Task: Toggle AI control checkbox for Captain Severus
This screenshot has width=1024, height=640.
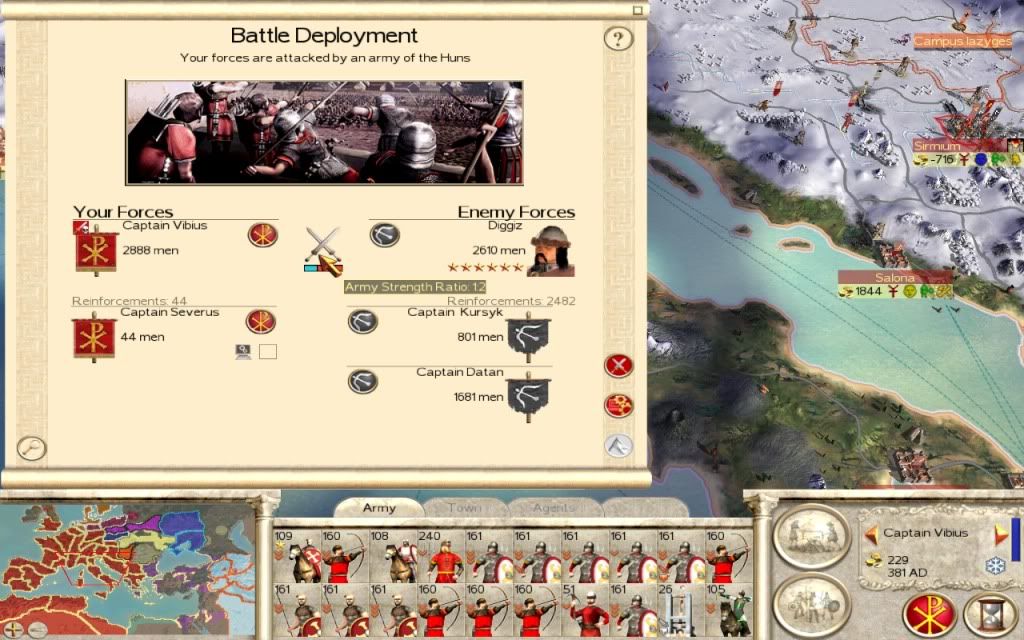Action: click(267, 351)
